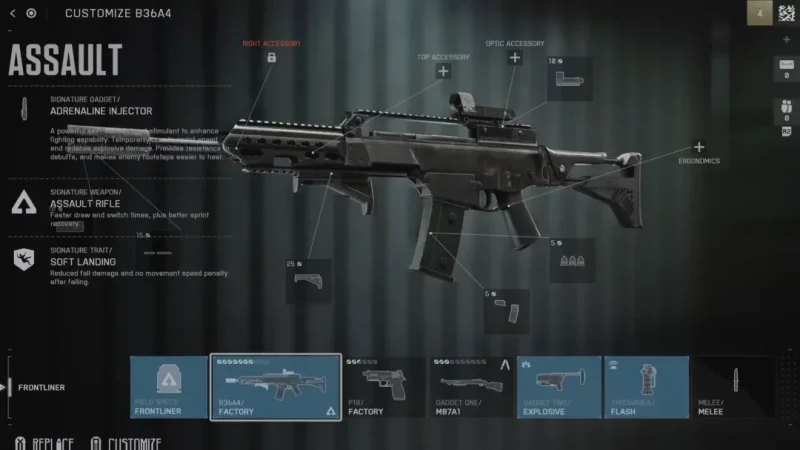Choose the Frontliner field spec slot
800x450 pixels.
(x=168, y=388)
